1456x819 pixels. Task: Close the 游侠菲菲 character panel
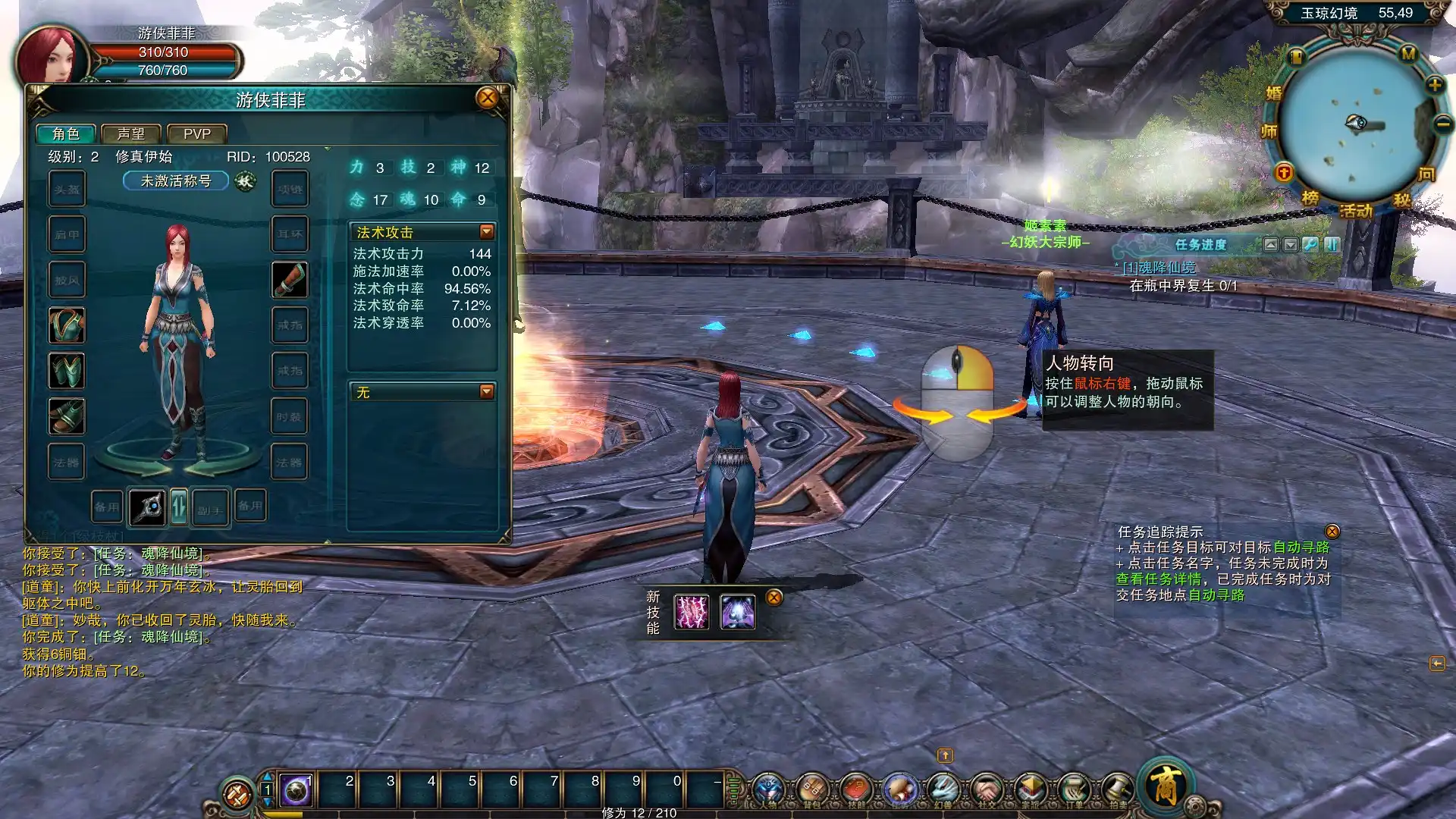point(488,98)
